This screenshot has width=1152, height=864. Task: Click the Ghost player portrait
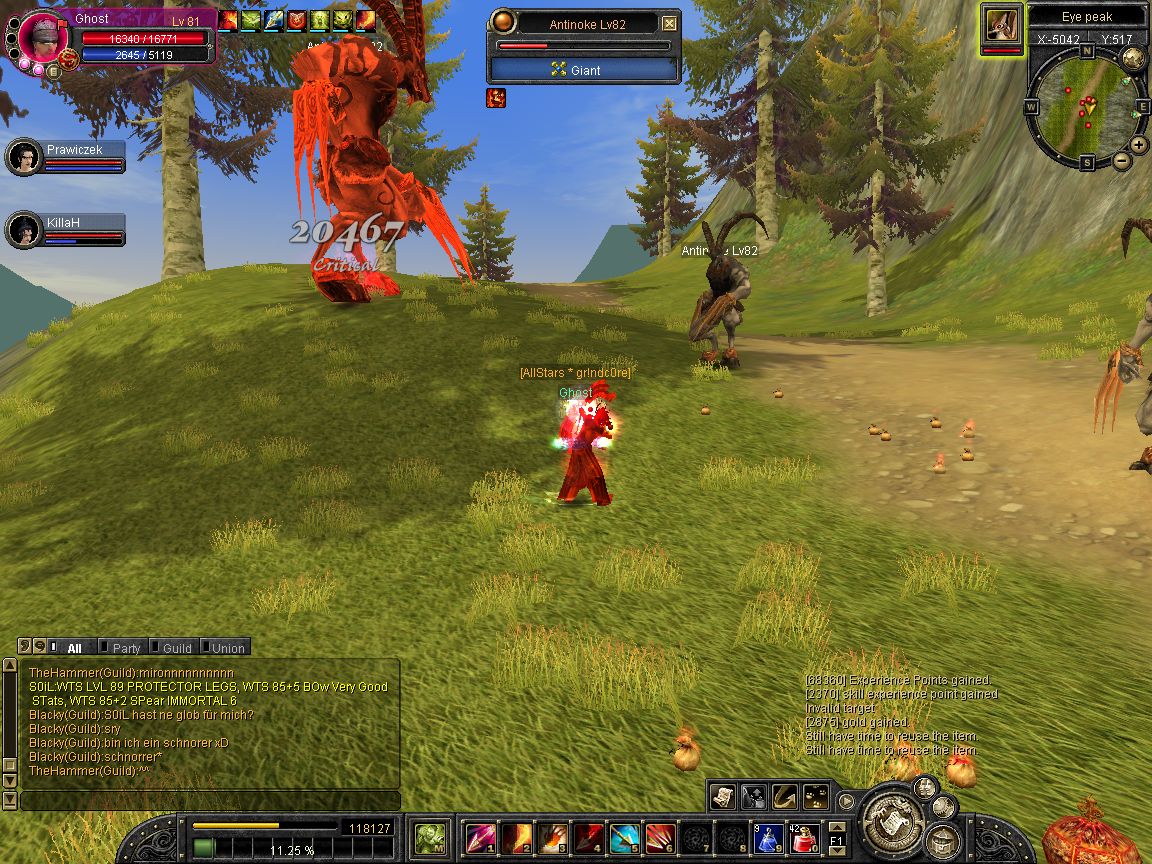(x=42, y=40)
